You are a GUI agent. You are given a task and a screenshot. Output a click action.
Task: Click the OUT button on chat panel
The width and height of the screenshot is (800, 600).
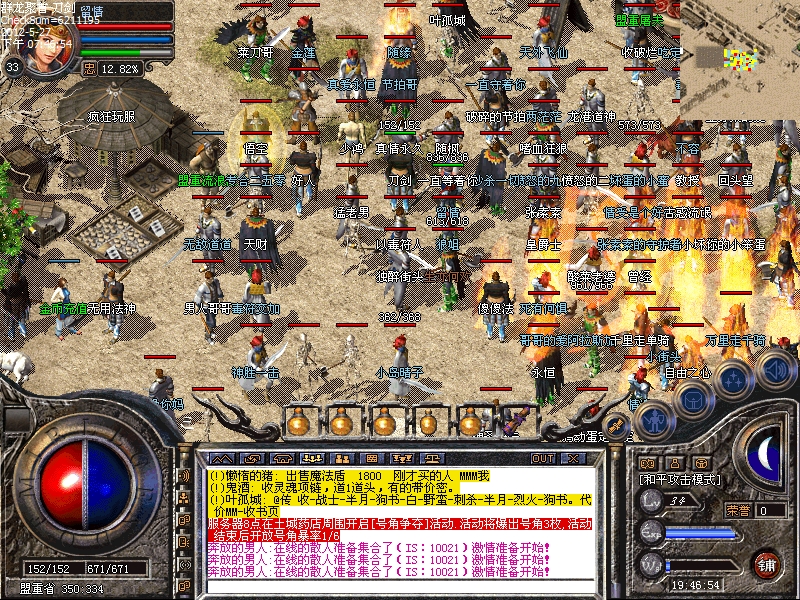543,458
